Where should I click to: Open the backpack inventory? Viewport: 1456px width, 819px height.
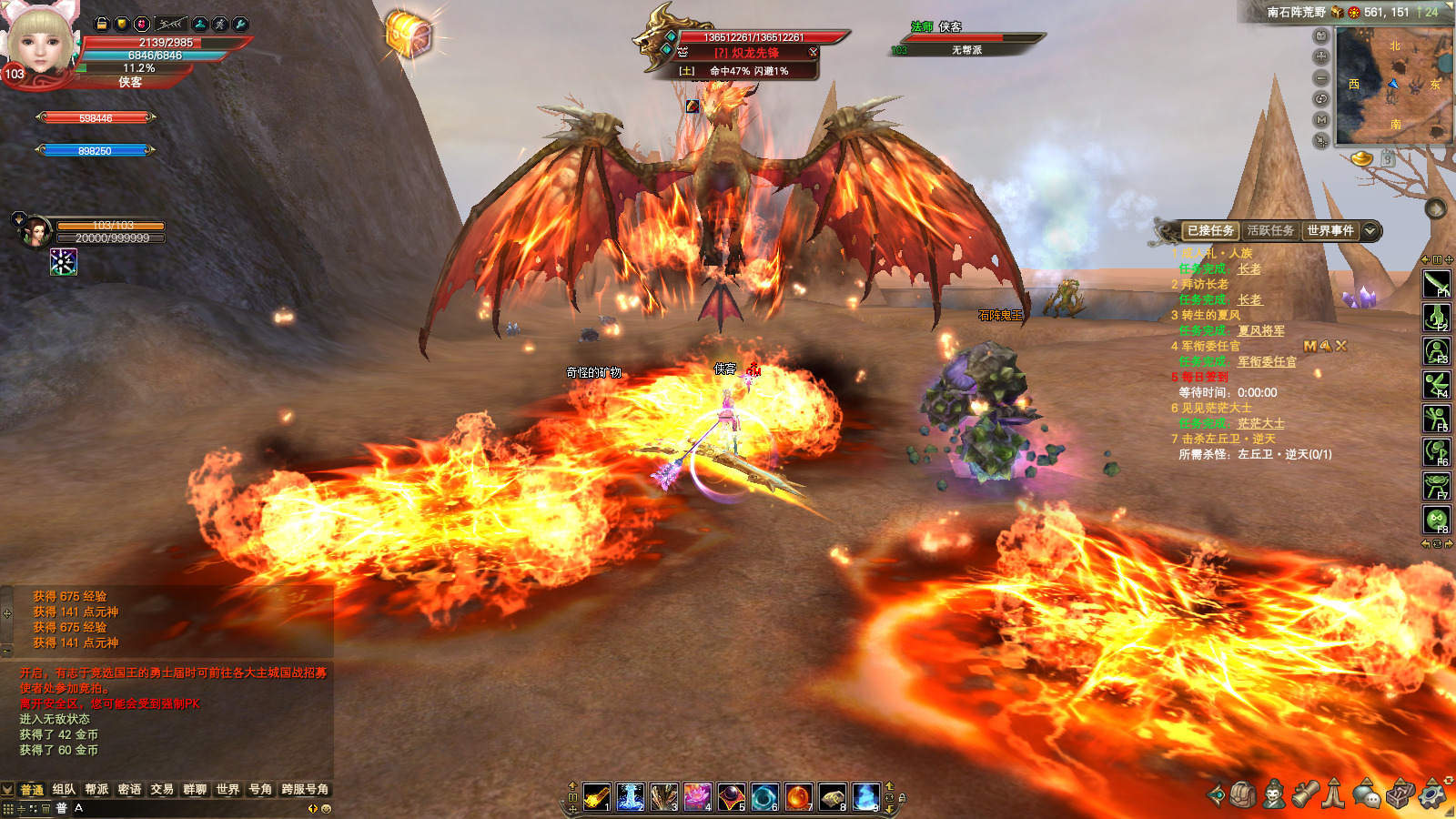click(x=1243, y=794)
